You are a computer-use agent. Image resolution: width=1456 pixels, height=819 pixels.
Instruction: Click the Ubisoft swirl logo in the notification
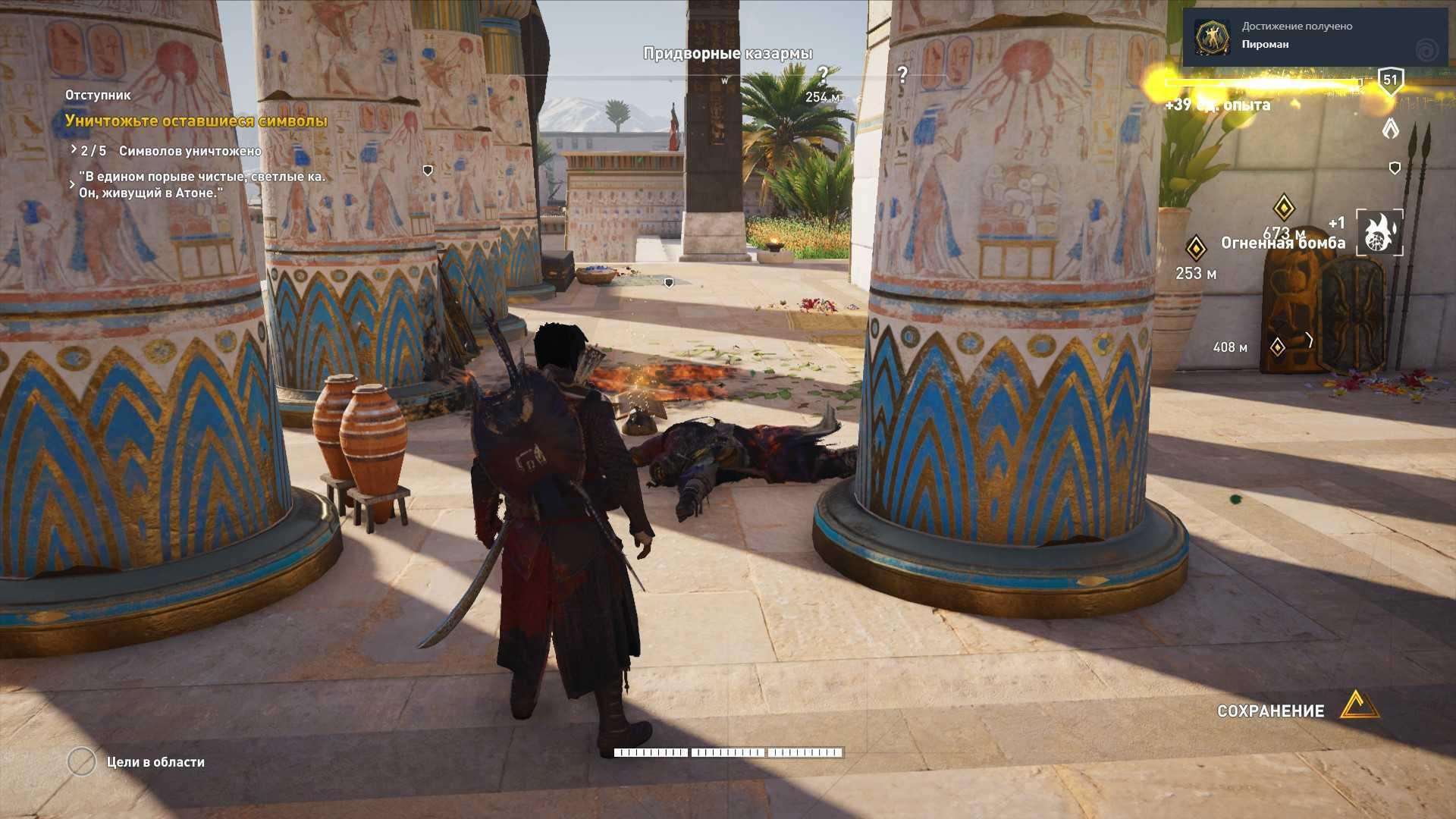pos(1426,51)
